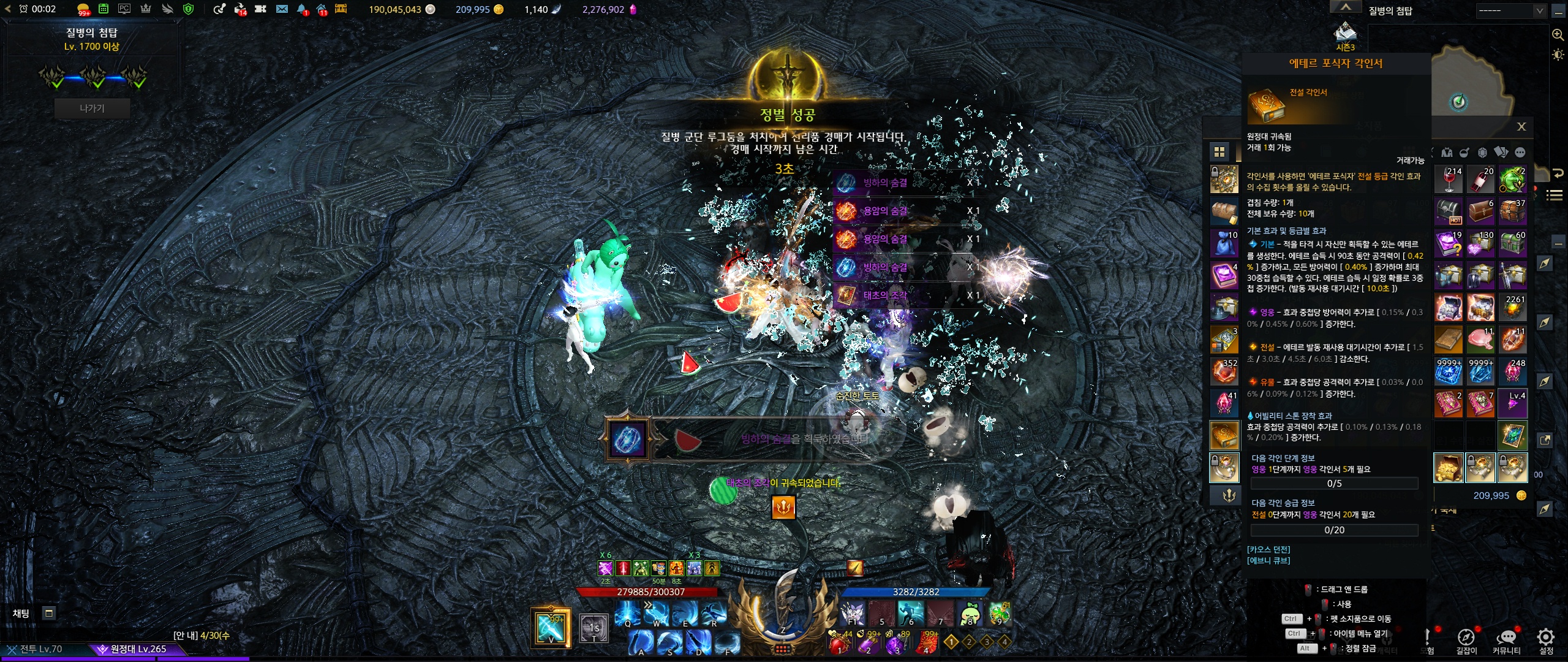1568x662 pixels.
Task: Use the purple flask item in slot 2
Action: pos(868,644)
